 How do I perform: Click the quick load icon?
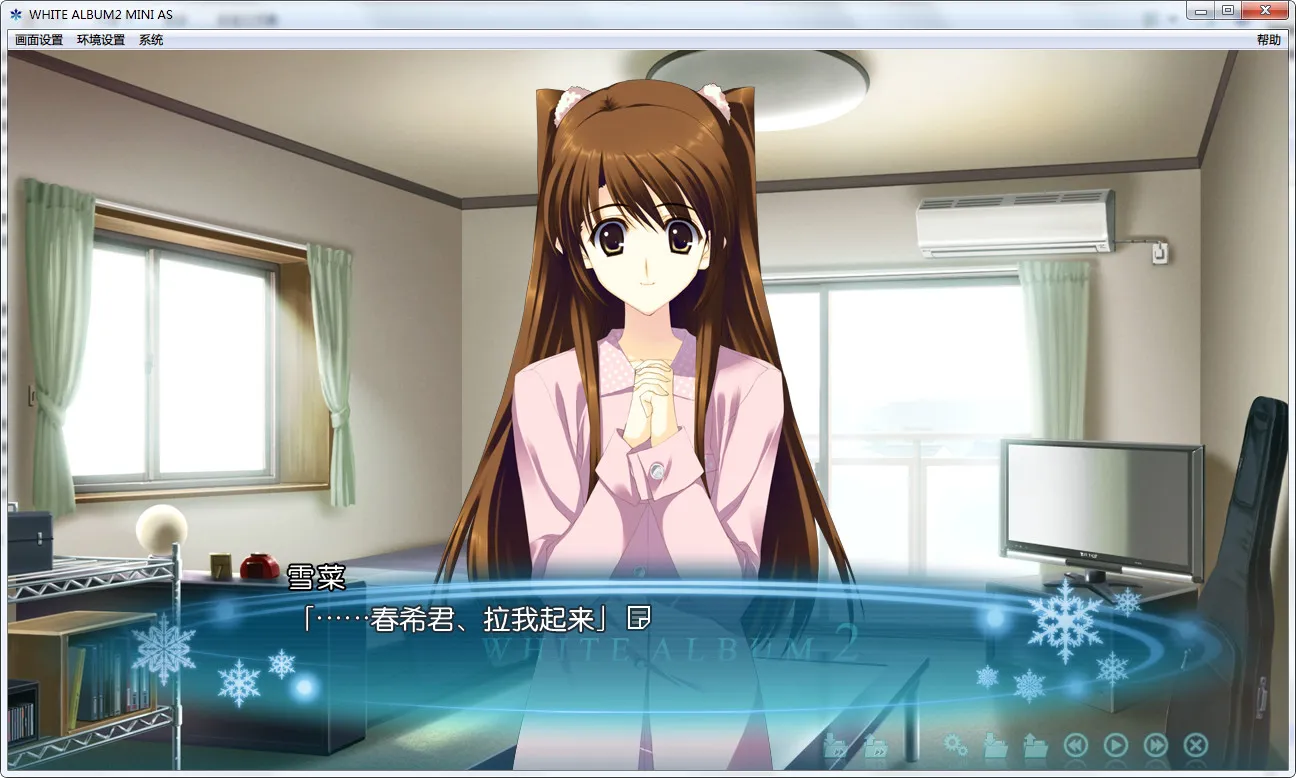click(877, 745)
